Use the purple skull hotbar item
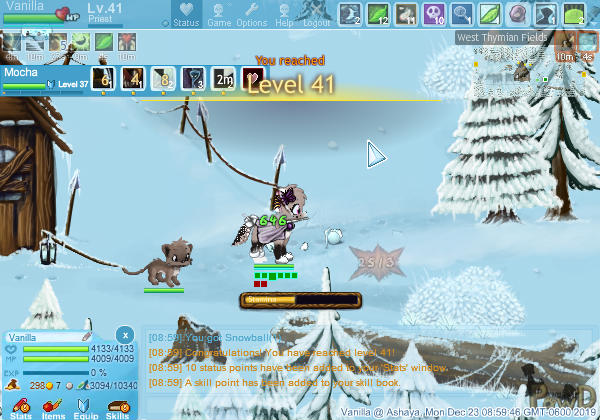This screenshot has width=600, height=420. (434, 14)
